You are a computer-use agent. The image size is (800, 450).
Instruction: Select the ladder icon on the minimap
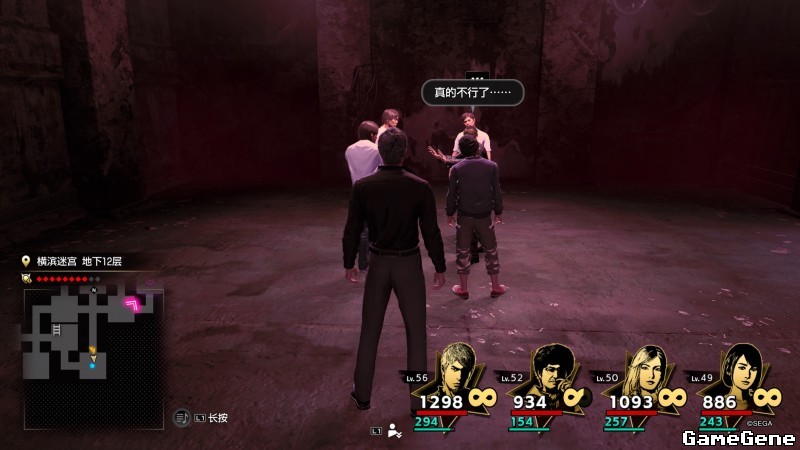pyautogui.click(x=57, y=329)
